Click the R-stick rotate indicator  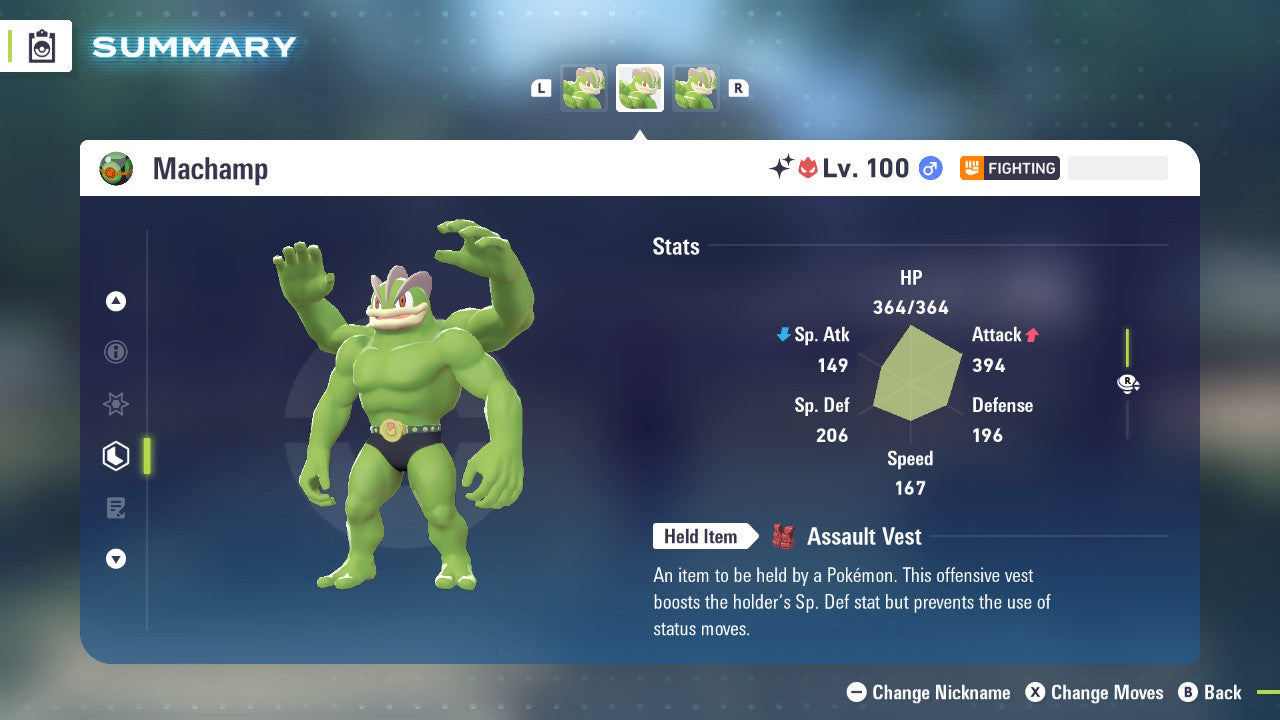[x=1128, y=383]
